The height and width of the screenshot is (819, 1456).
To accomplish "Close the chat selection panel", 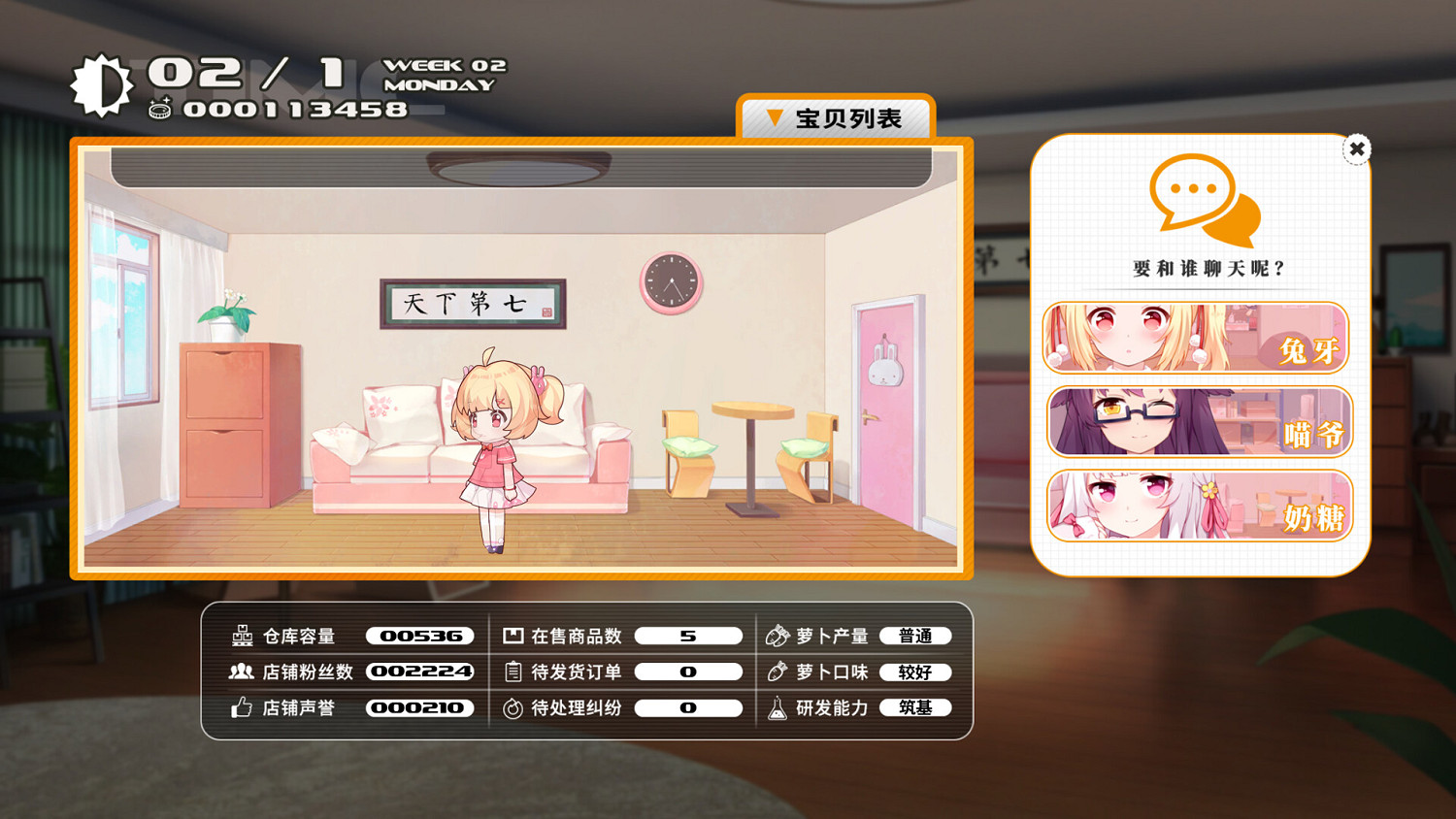I will pos(1356,147).
